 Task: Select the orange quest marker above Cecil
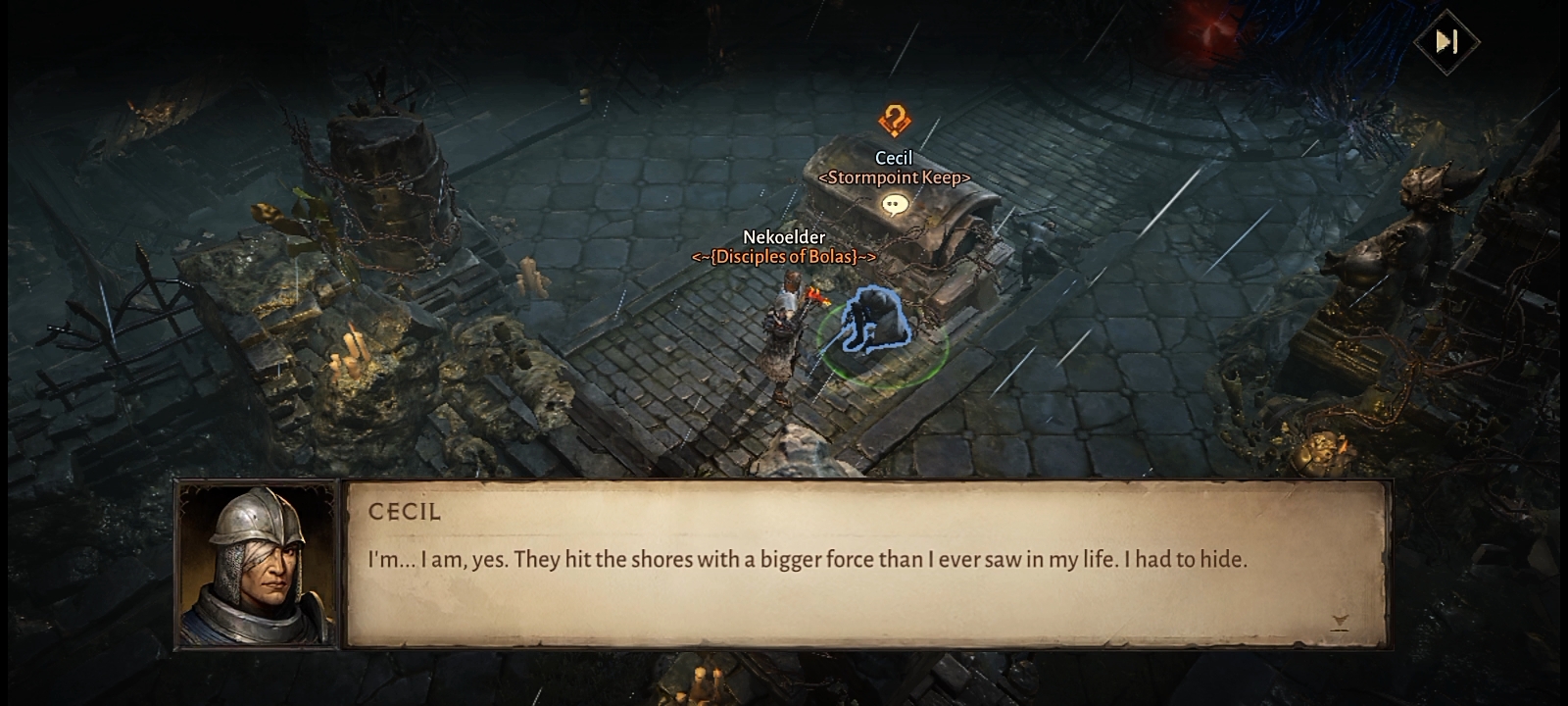click(894, 121)
